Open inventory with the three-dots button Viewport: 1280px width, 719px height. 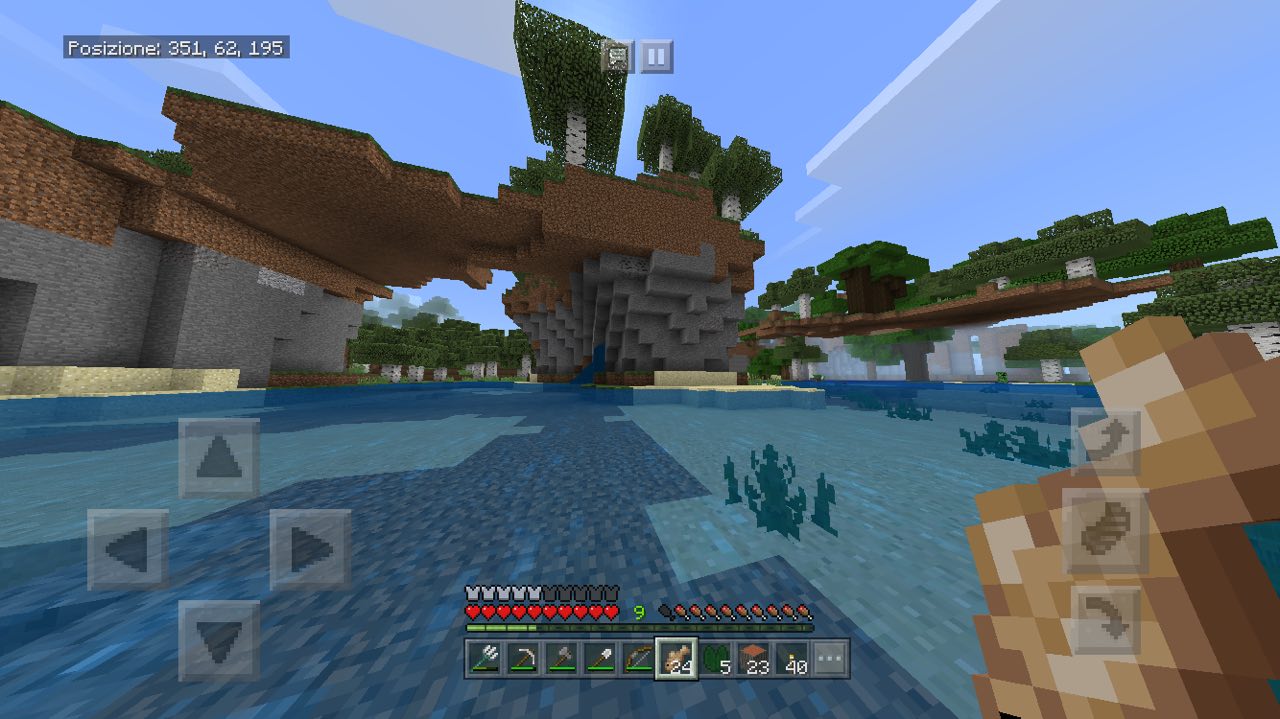[831, 659]
